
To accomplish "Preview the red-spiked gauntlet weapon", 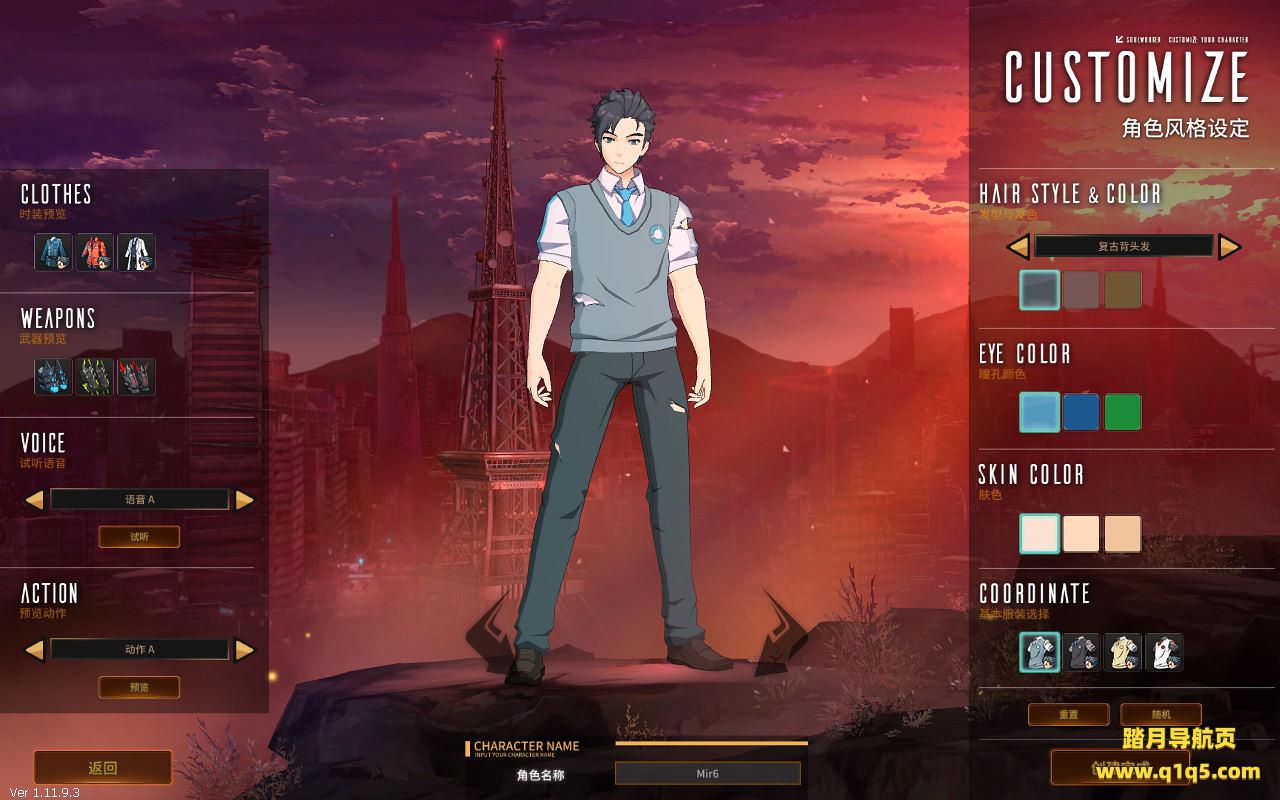I will click(x=136, y=377).
